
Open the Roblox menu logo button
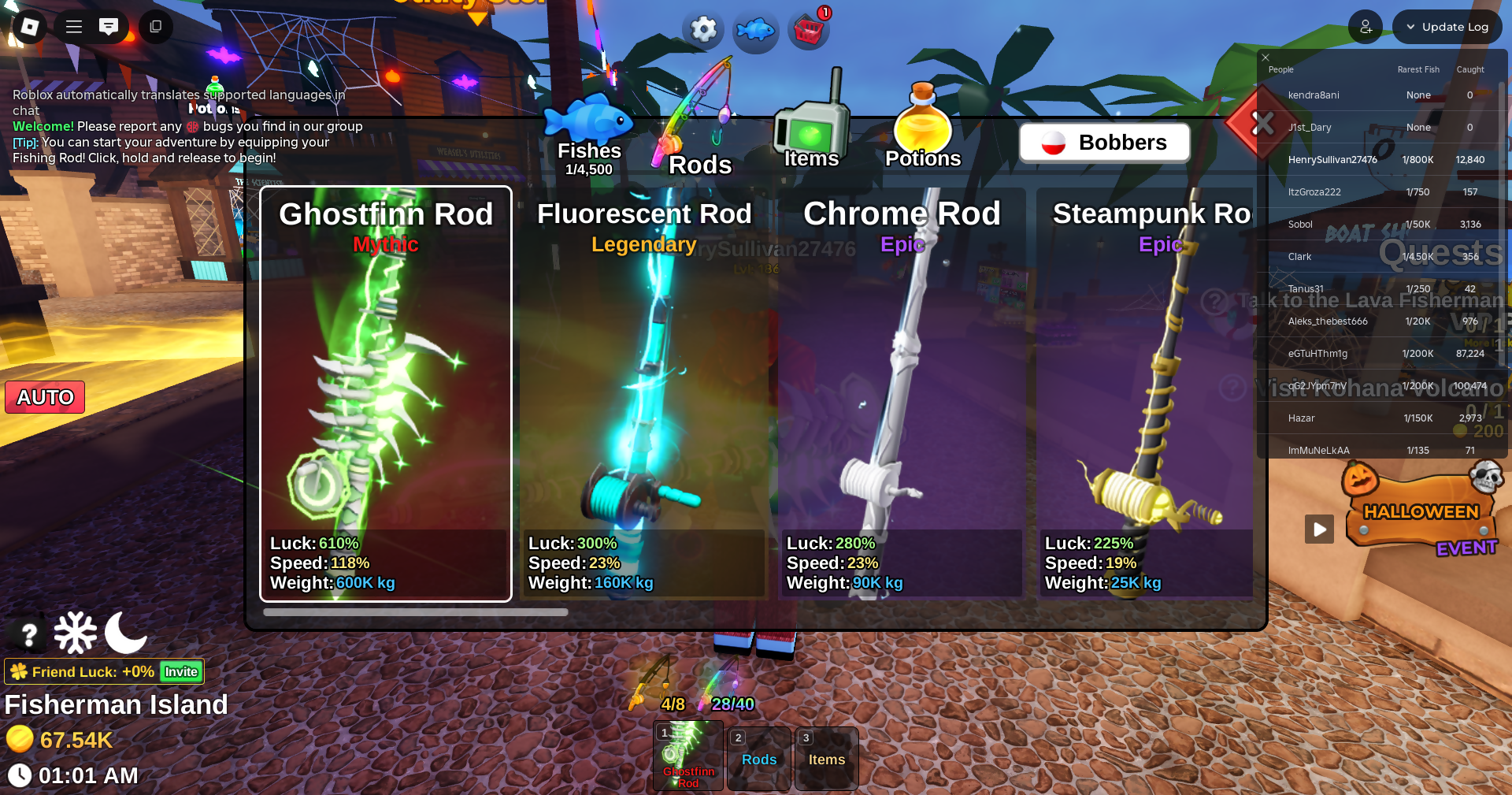point(29,27)
